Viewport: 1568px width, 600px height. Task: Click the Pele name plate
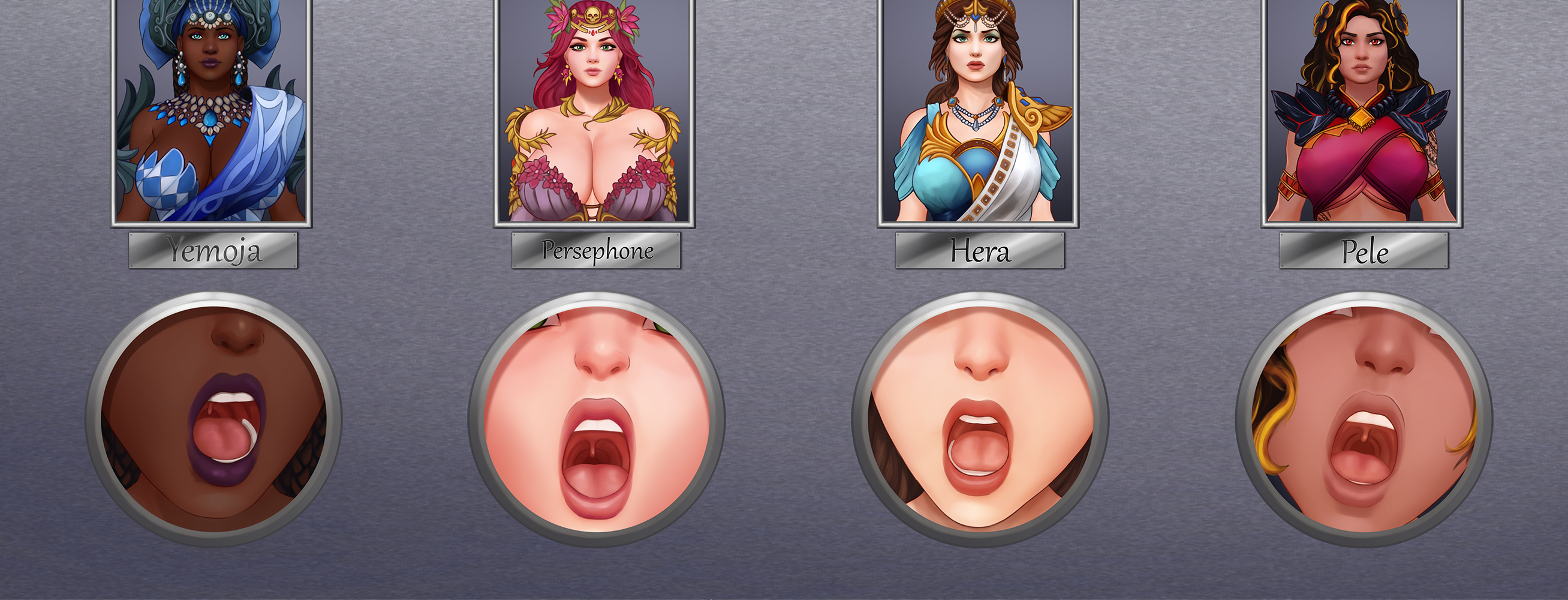point(1364,250)
